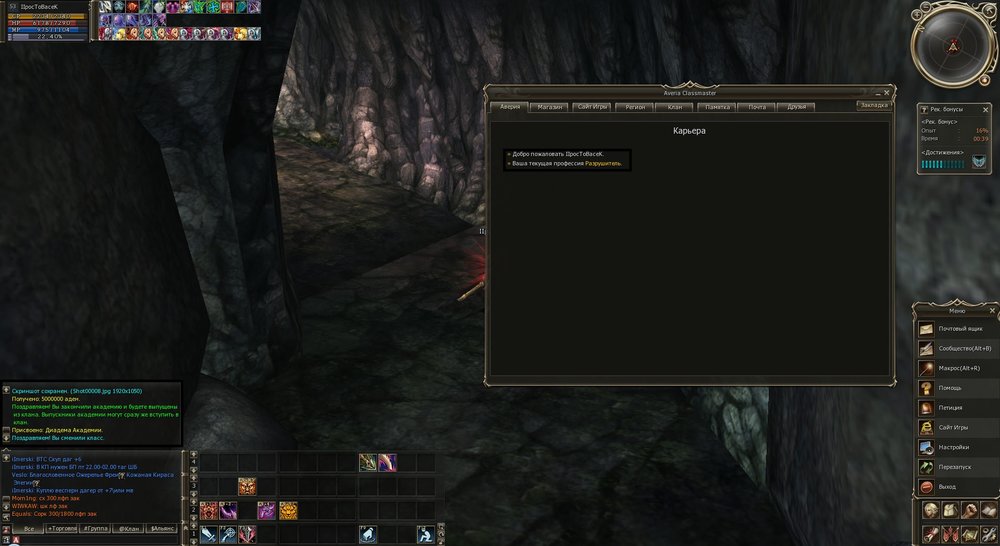Open the Сайт Игры tab in Classmaster window
This screenshot has height=546, width=1000.
pyautogui.click(x=592, y=106)
